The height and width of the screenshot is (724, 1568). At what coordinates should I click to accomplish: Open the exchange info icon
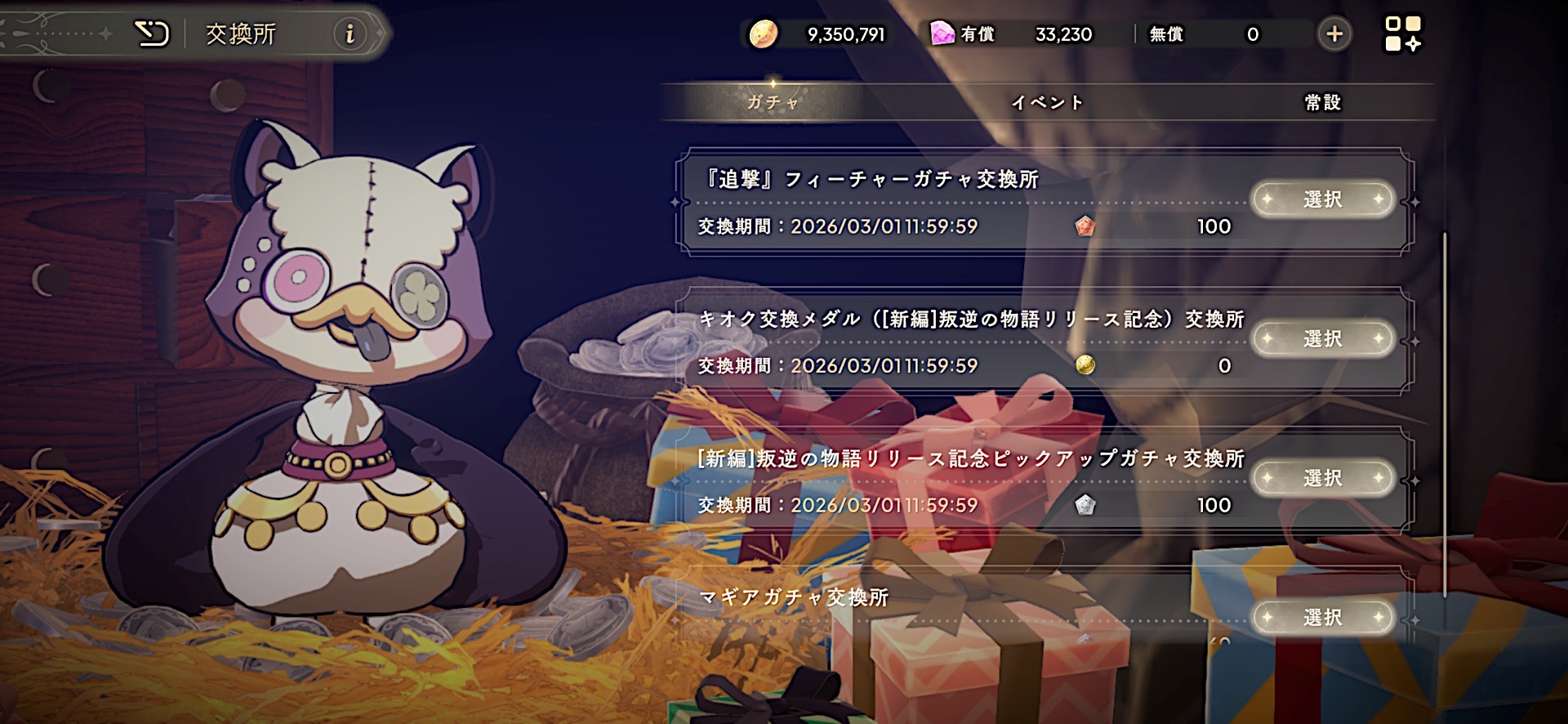(x=350, y=34)
